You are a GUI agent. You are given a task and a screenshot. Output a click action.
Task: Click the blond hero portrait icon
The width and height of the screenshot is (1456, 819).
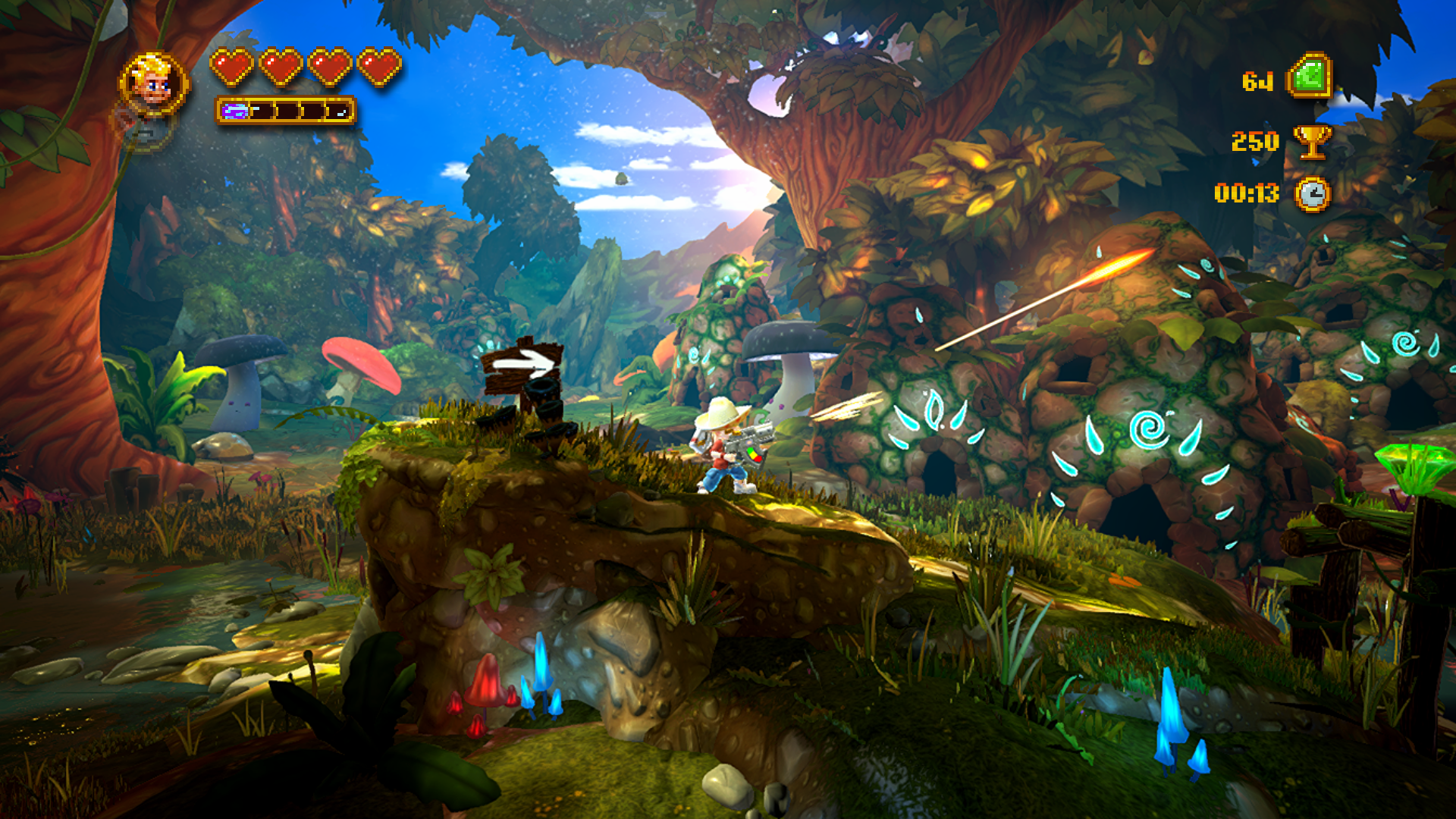click(x=154, y=83)
